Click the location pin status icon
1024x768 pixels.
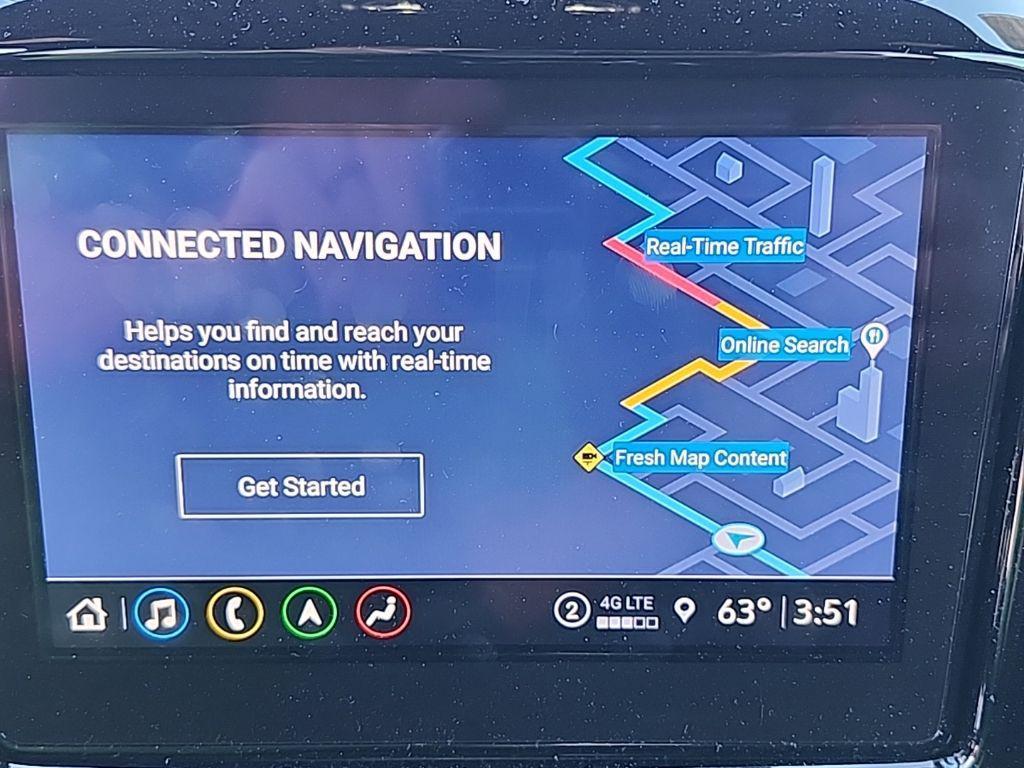click(x=684, y=610)
